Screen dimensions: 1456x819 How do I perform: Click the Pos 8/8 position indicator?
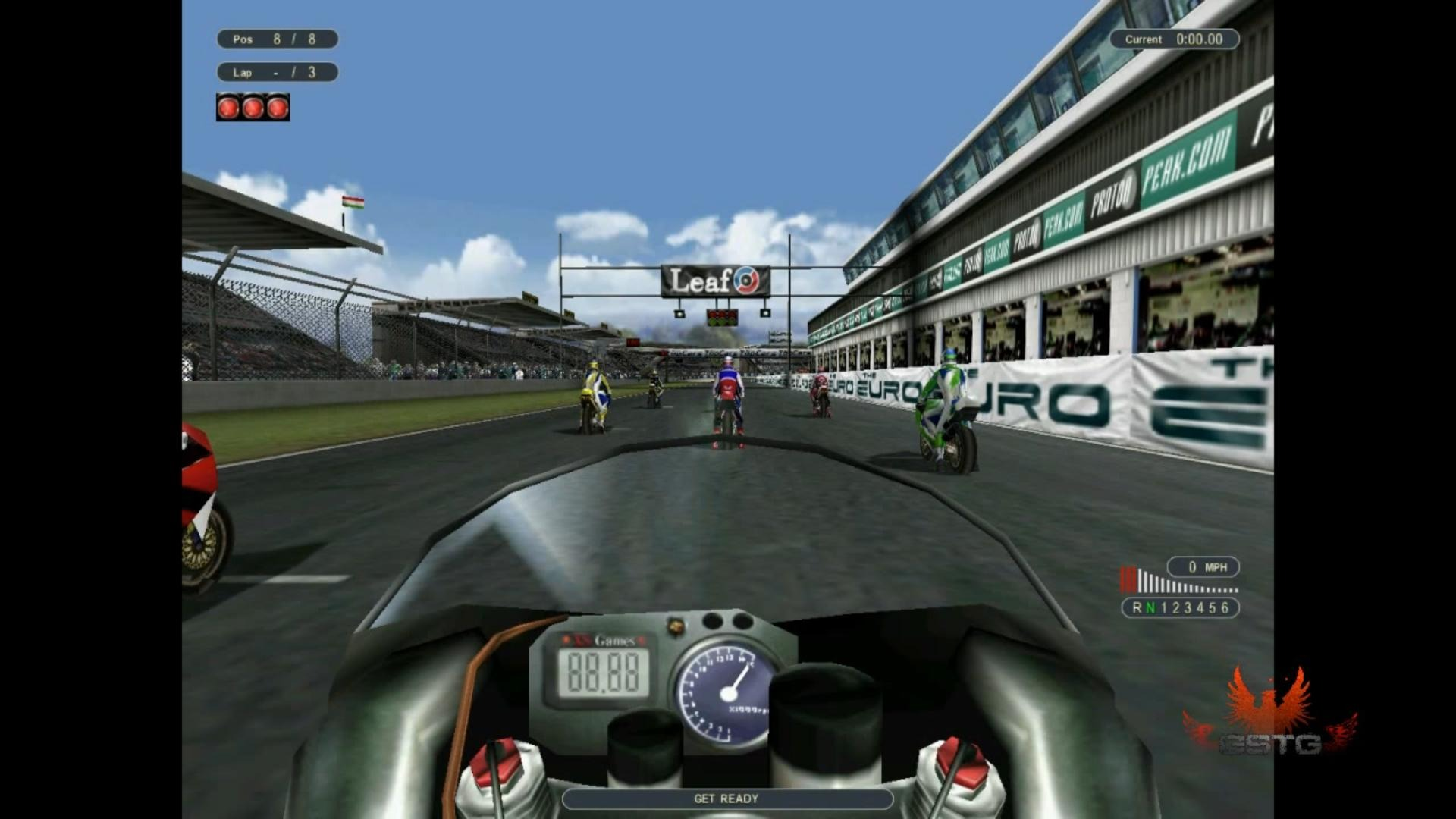pyautogui.click(x=277, y=39)
